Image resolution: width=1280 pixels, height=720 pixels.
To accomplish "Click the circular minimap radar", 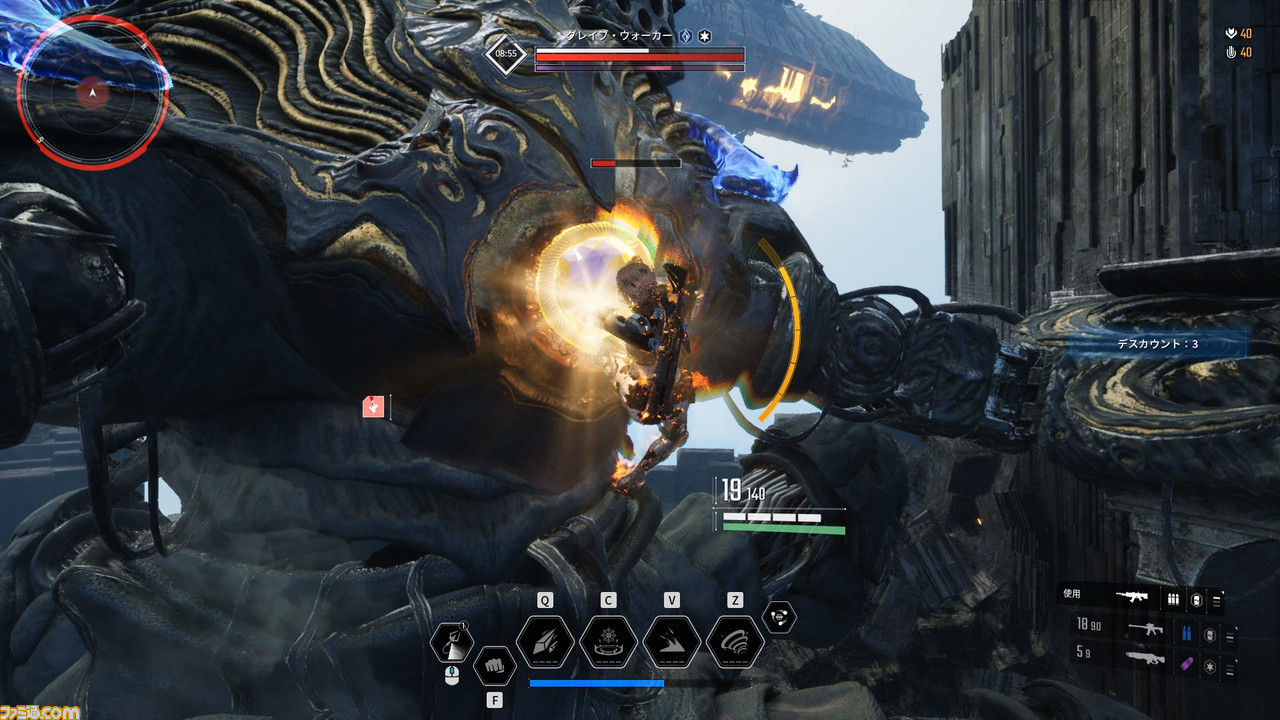I will (92, 94).
